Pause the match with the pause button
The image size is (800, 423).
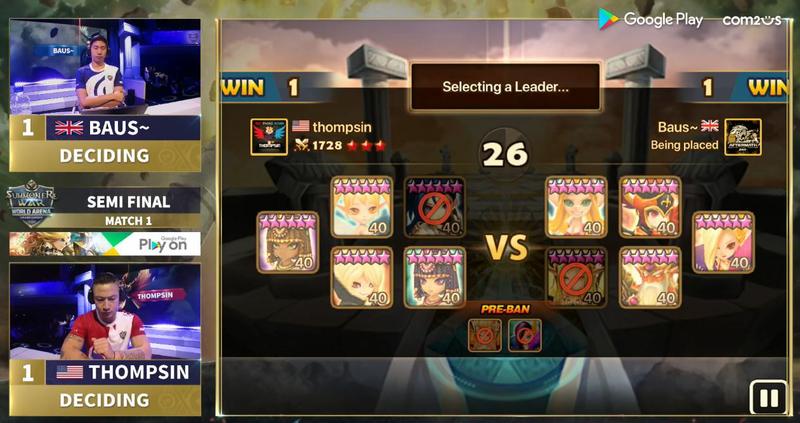point(769,398)
